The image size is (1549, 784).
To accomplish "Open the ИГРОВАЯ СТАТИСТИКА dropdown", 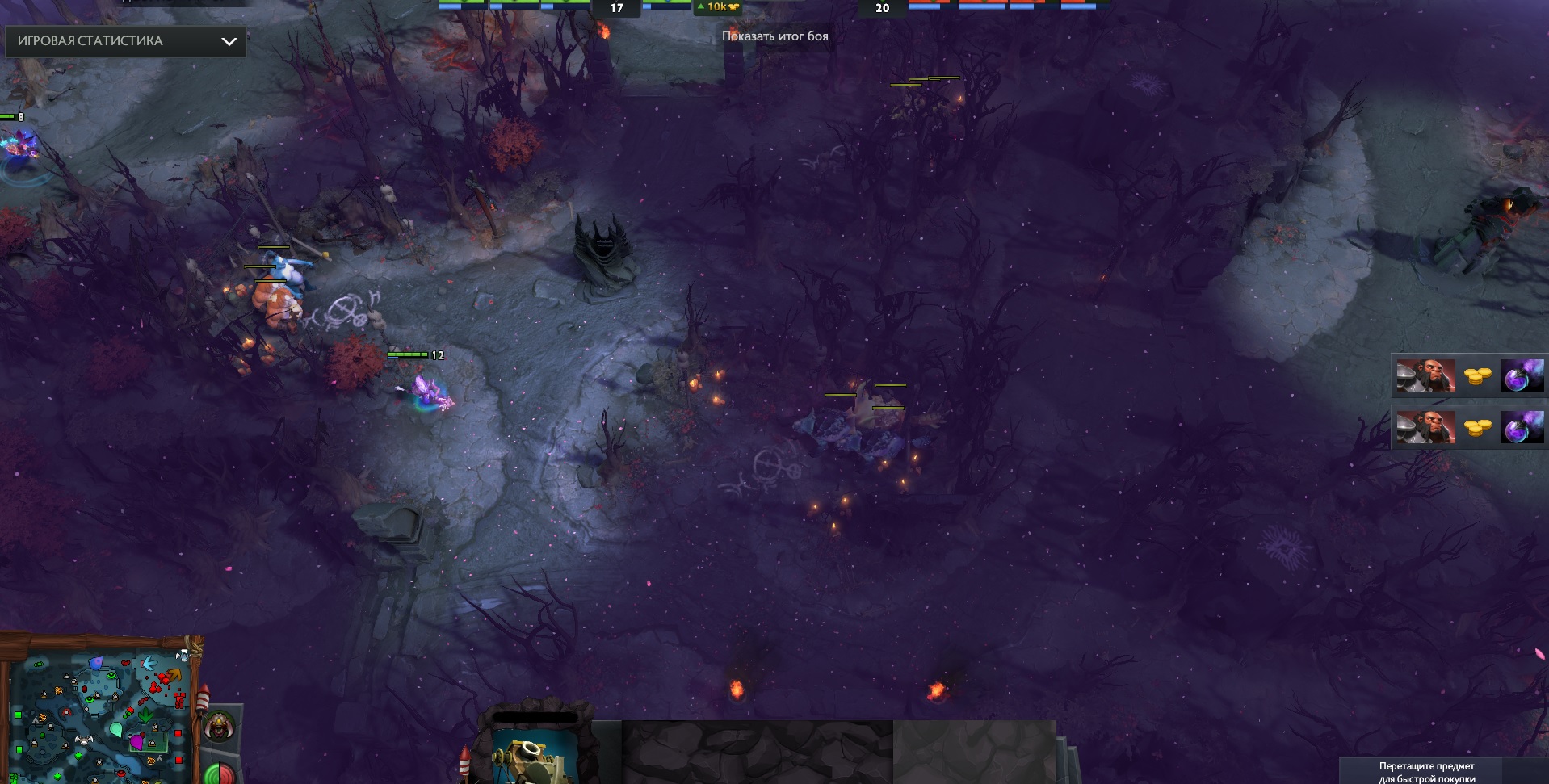I will pyautogui.click(x=125, y=41).
